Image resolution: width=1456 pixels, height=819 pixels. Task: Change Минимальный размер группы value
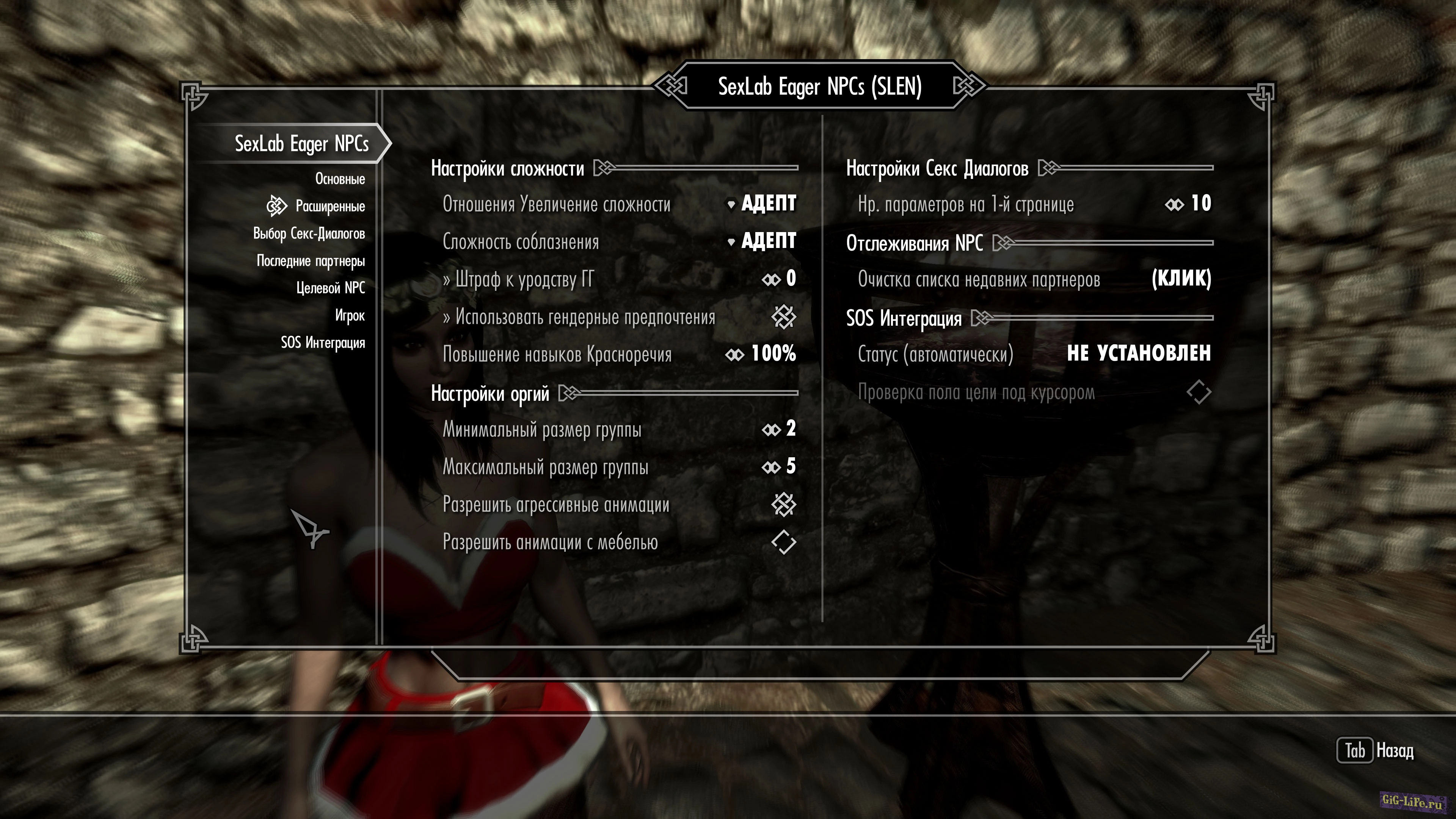(779, 429)
